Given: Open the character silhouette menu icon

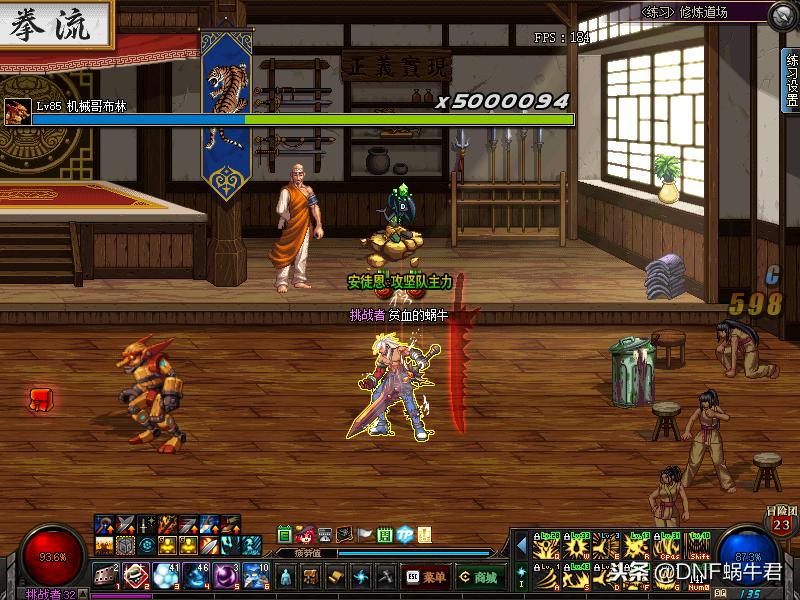Looking at the screenshot, I should (287, 576).
